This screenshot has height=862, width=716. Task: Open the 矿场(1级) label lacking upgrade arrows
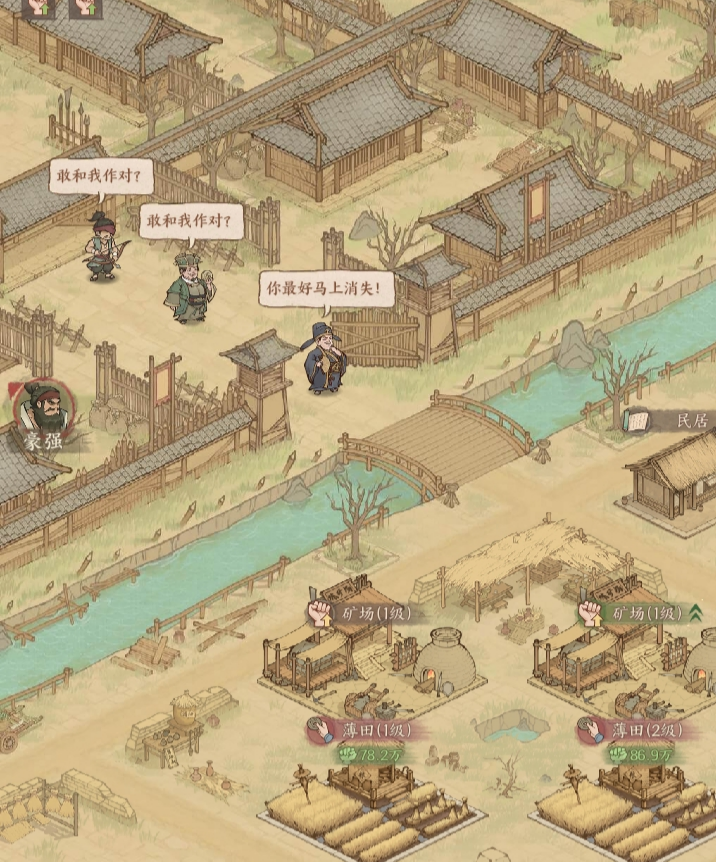point(368,612)
